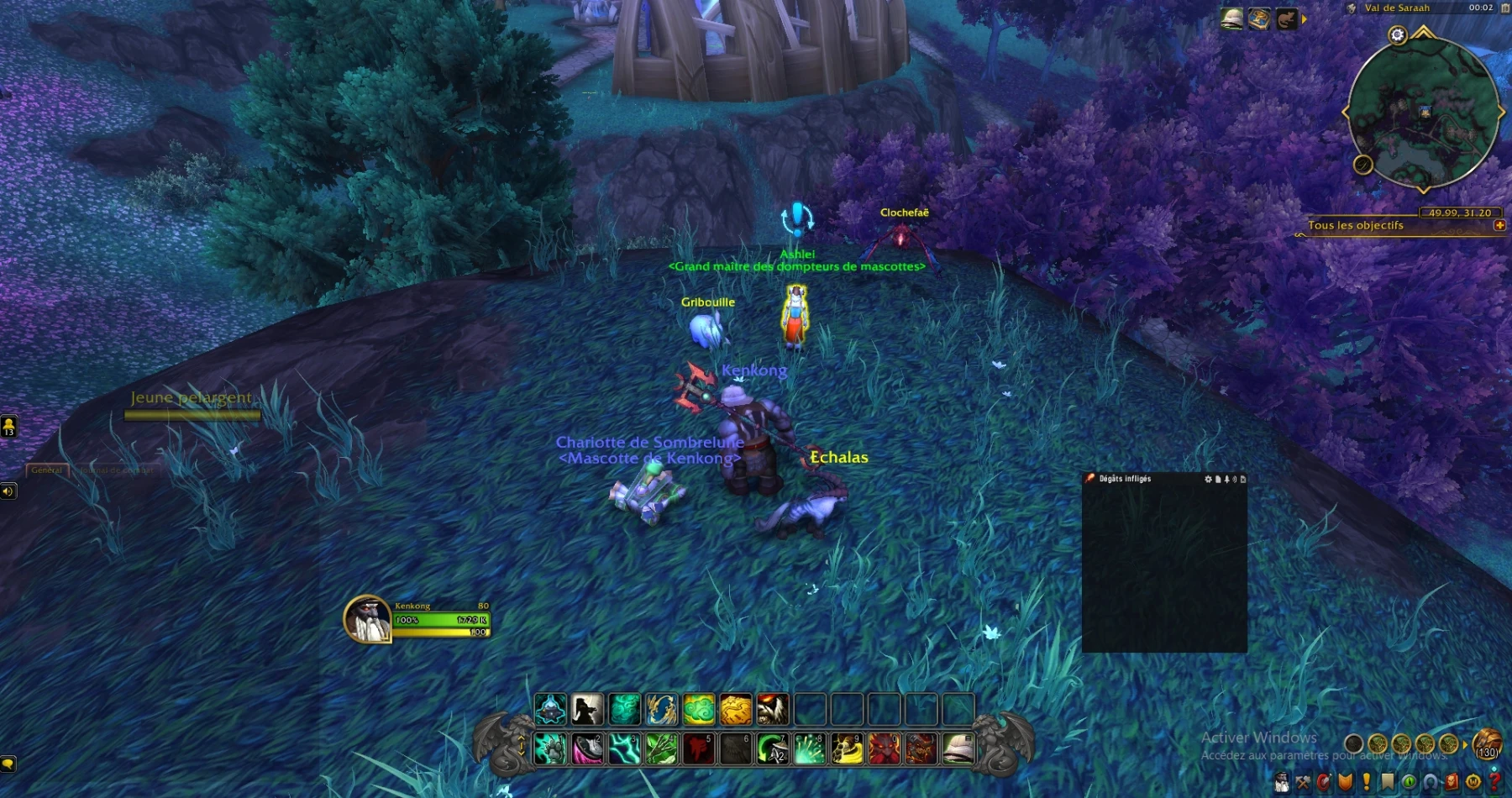
Task: Click the safari hat action bar slot
Action: [x=958, y=748]
